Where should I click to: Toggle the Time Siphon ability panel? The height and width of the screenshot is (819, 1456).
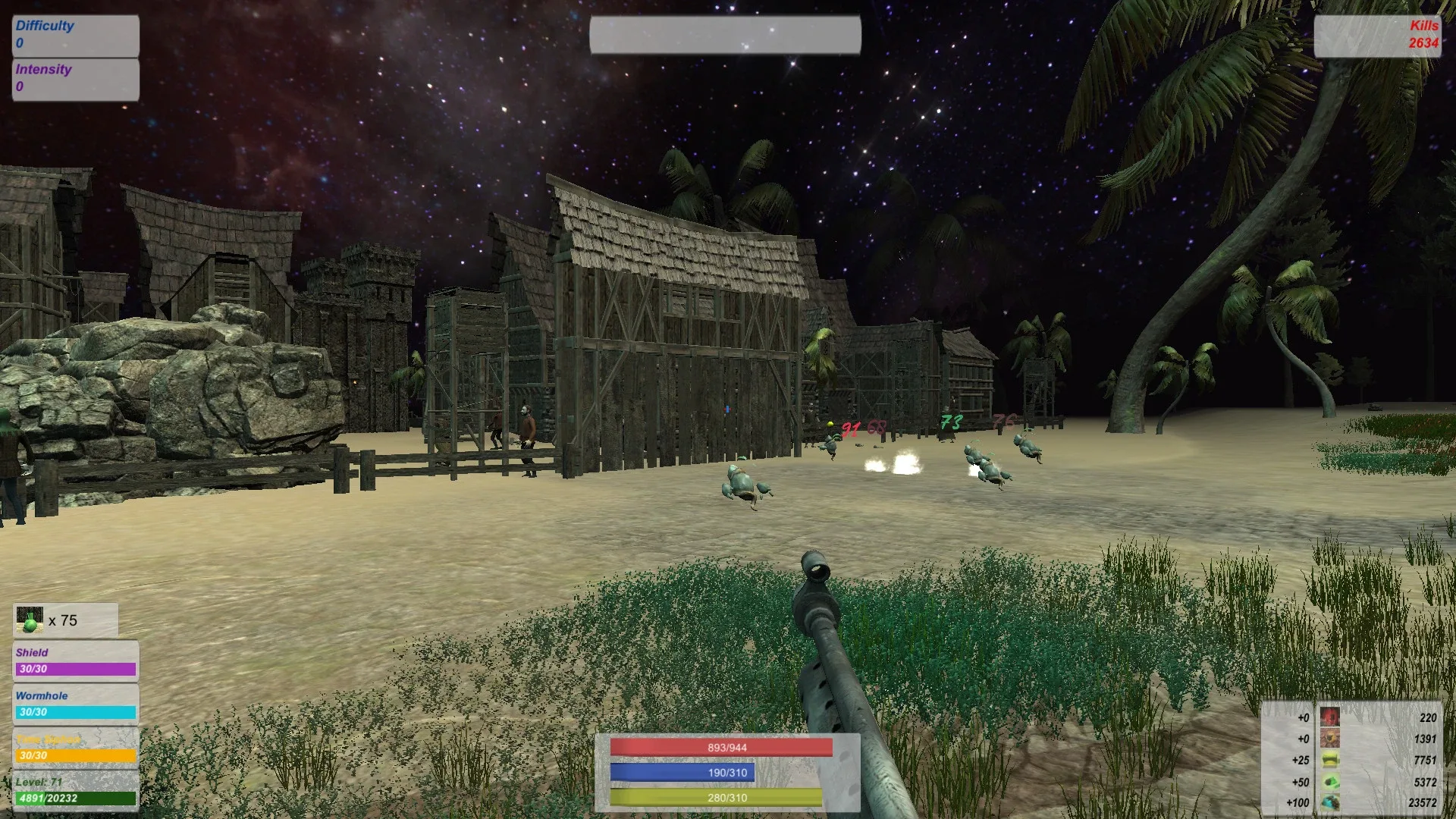point(76,747)
